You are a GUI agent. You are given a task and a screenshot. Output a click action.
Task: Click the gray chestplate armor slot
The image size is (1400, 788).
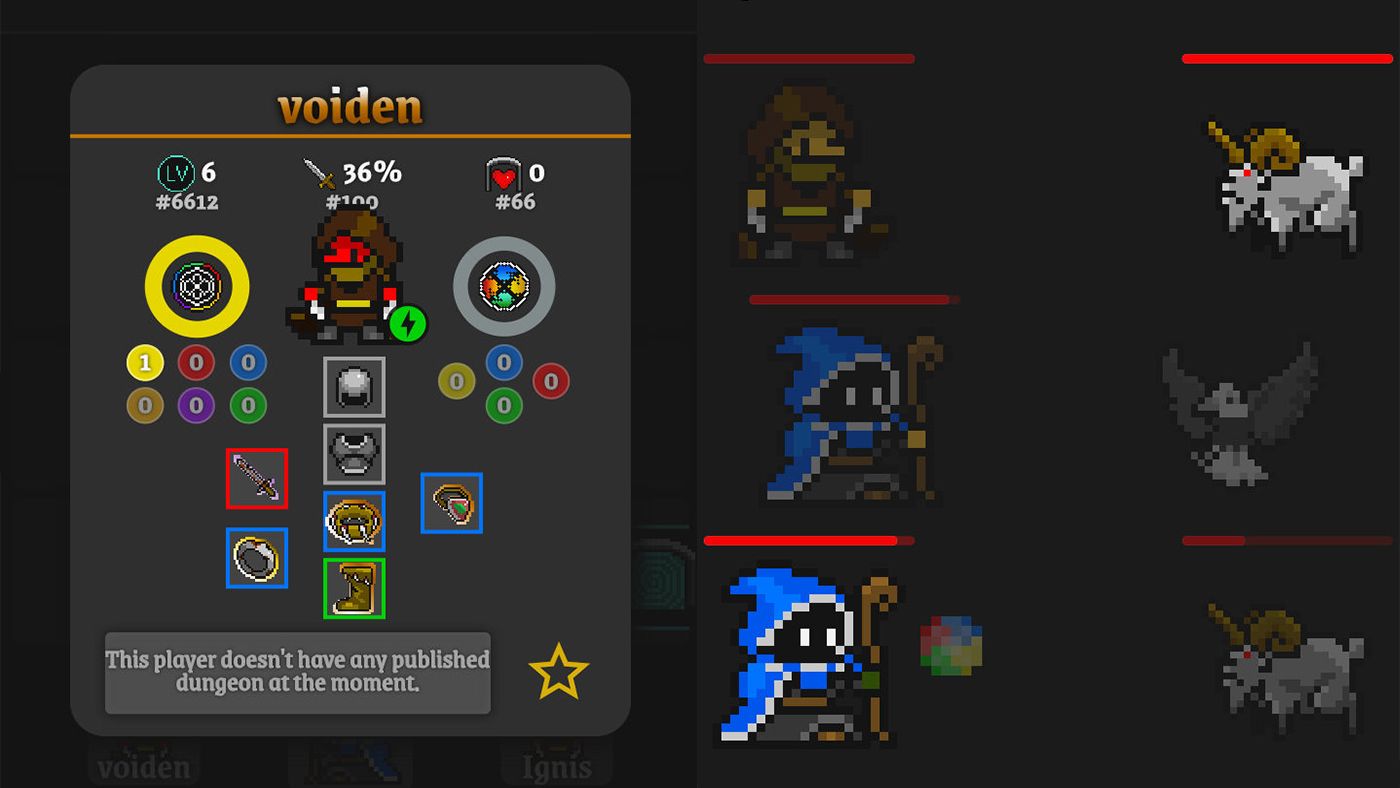tap(353, 453)
